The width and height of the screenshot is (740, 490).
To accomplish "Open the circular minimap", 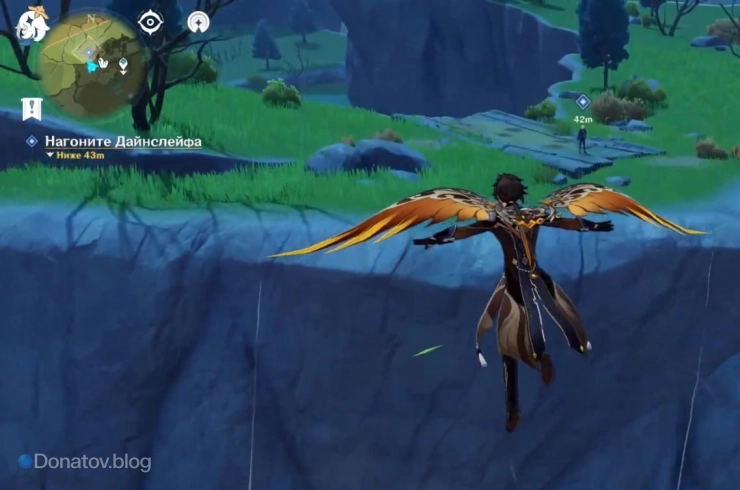I will 92,62.
